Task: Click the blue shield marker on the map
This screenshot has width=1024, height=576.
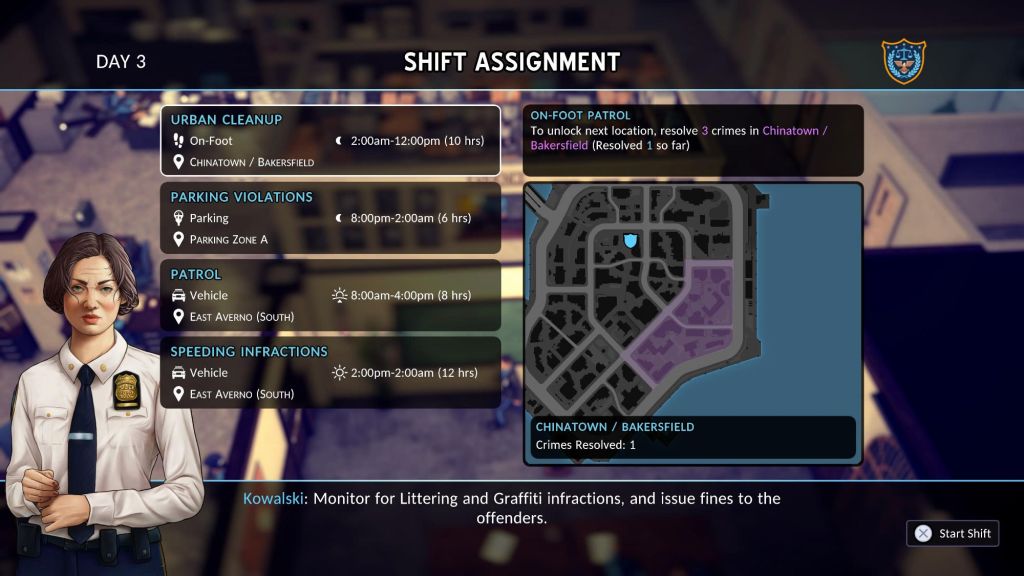Action: click(630, 240)
